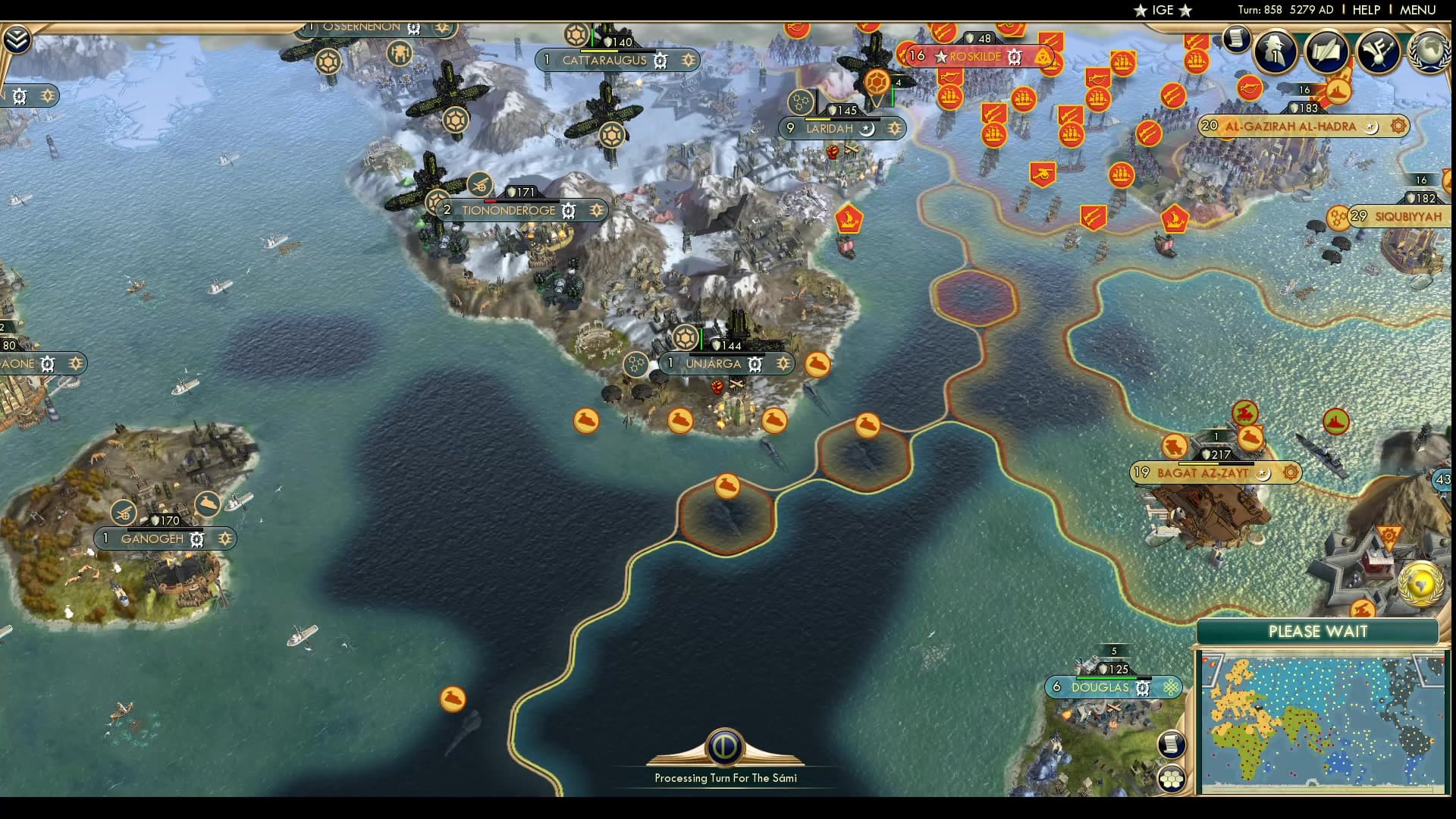Viewport: 1456px width, 819px height.
Task: Open the Diplomacy overview scroll-and-quill icon
Action: [x=1327, y=49]
